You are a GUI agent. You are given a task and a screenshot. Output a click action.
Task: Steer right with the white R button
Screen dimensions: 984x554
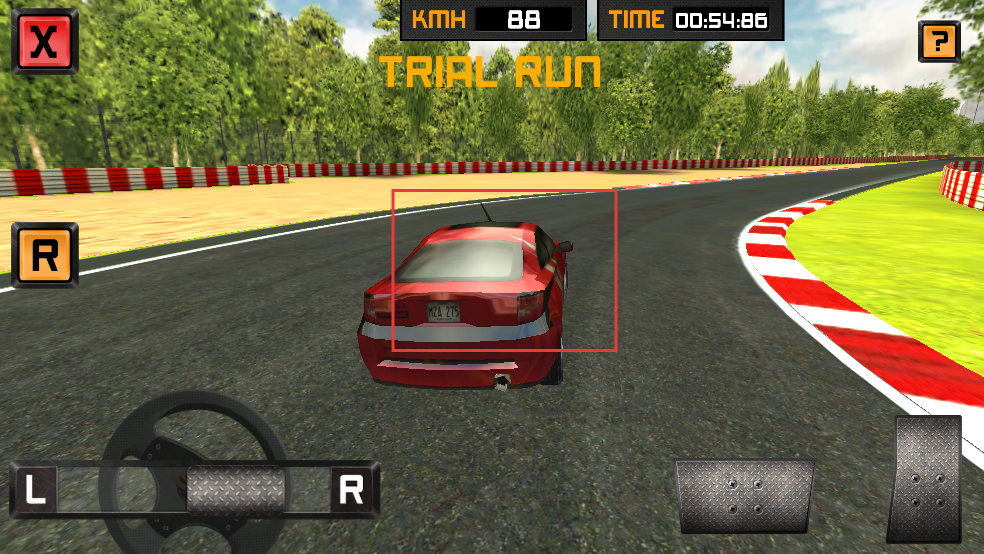[x=351, y=490]
